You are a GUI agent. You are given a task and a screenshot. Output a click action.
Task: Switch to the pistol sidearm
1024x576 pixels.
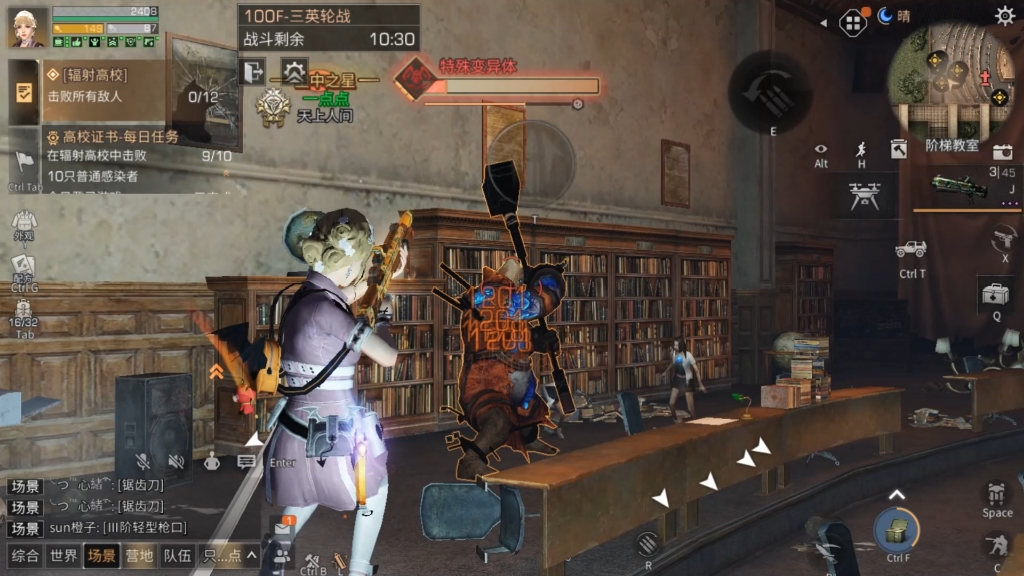[1004, 239]
